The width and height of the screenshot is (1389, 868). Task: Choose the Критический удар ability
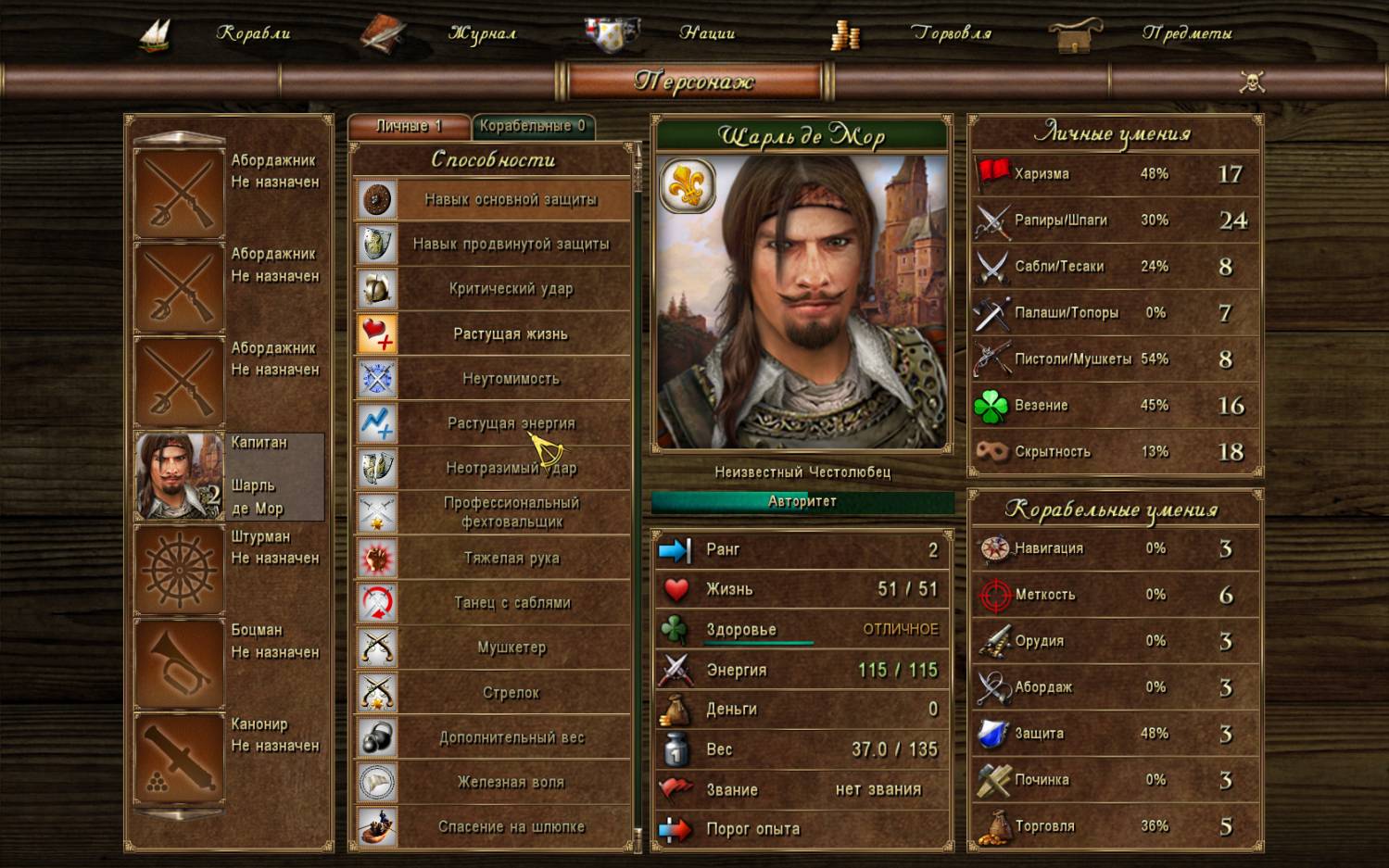(511, 289)
